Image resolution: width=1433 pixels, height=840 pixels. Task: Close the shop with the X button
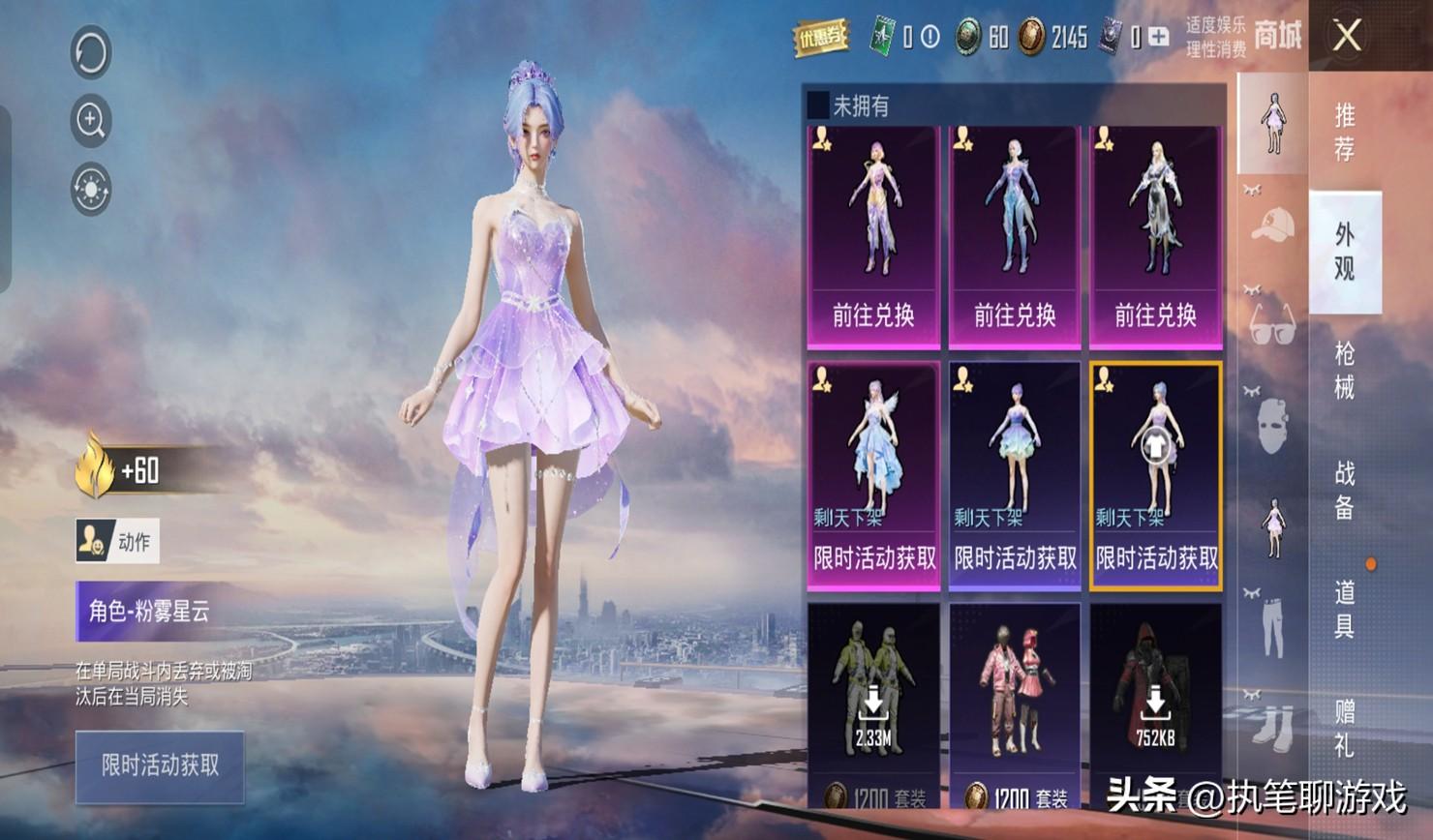click(1347, 37)
